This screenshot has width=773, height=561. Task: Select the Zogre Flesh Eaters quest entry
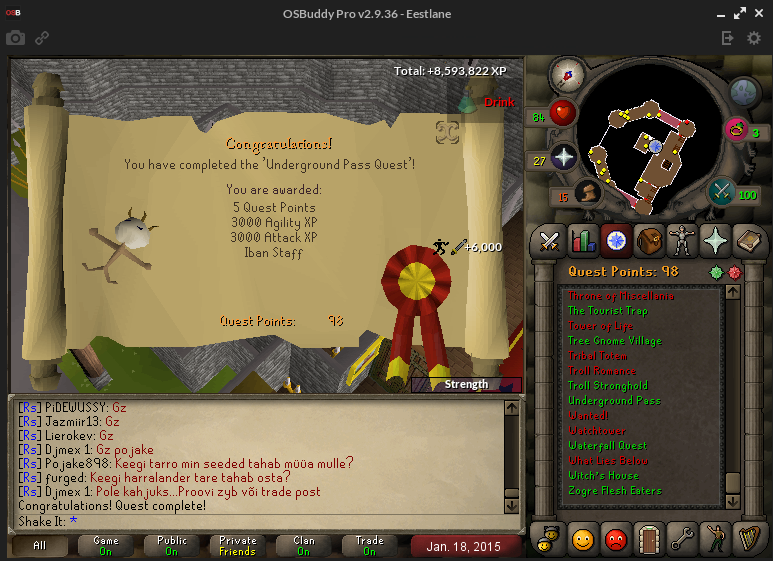615,490
